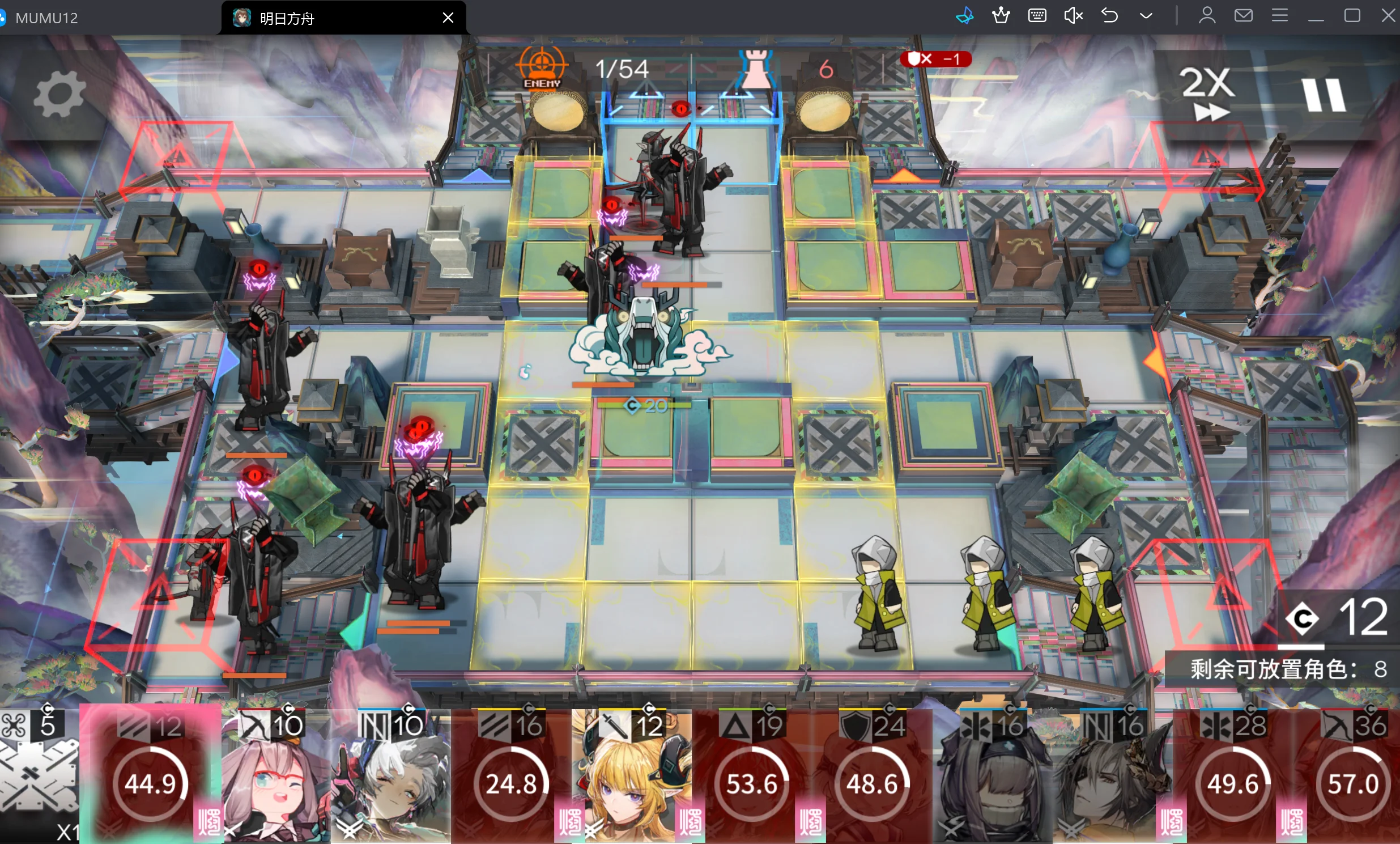Image resolution: width=1400 pixels, height=844 pixels.
Task: Pause the battle
Action: [x=1324, y=94]
